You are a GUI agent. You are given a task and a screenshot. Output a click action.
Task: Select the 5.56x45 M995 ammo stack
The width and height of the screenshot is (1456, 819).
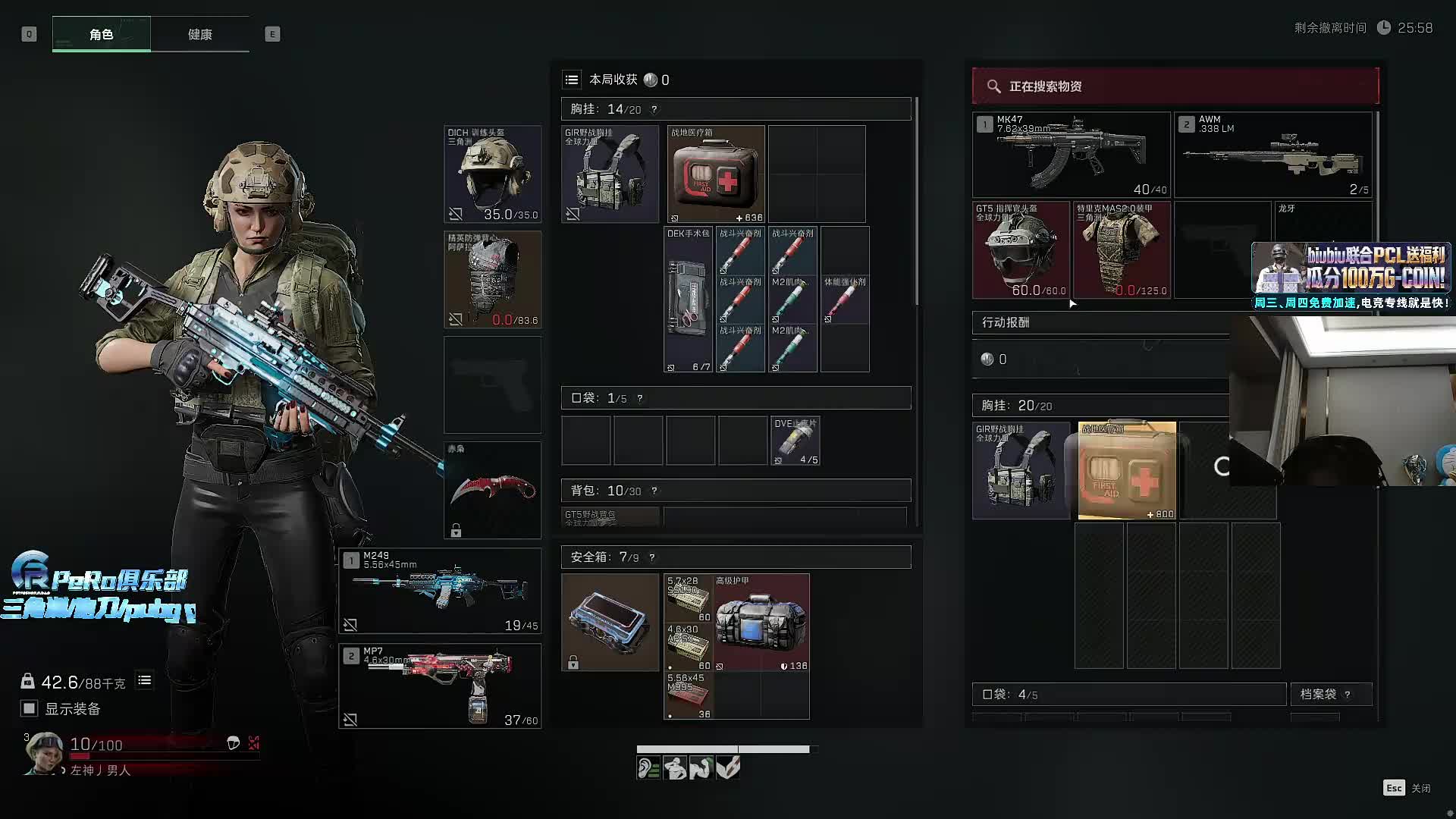pyautogui.click(x=688, y=695)
